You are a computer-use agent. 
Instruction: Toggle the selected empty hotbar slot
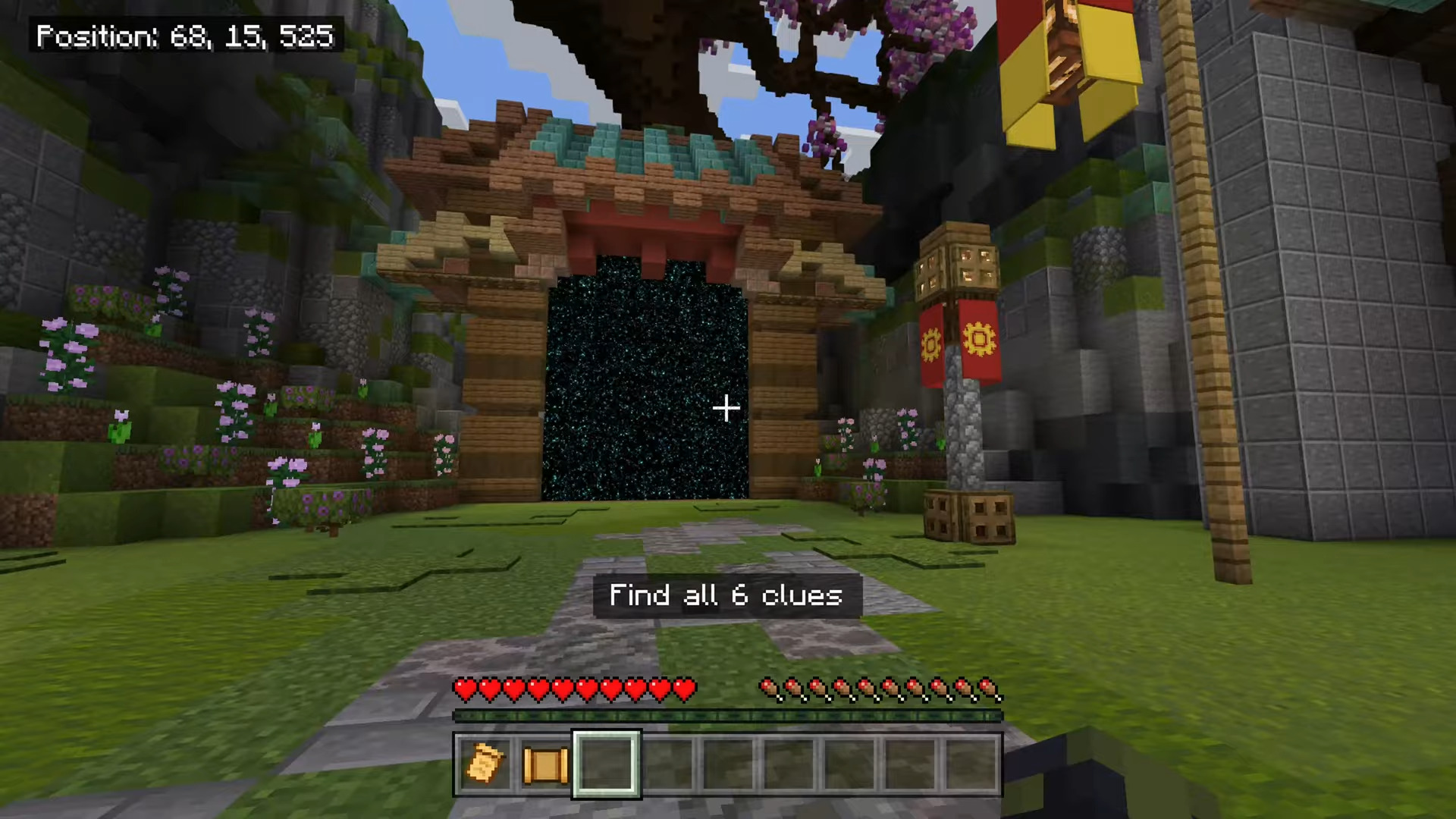(604, 763)
